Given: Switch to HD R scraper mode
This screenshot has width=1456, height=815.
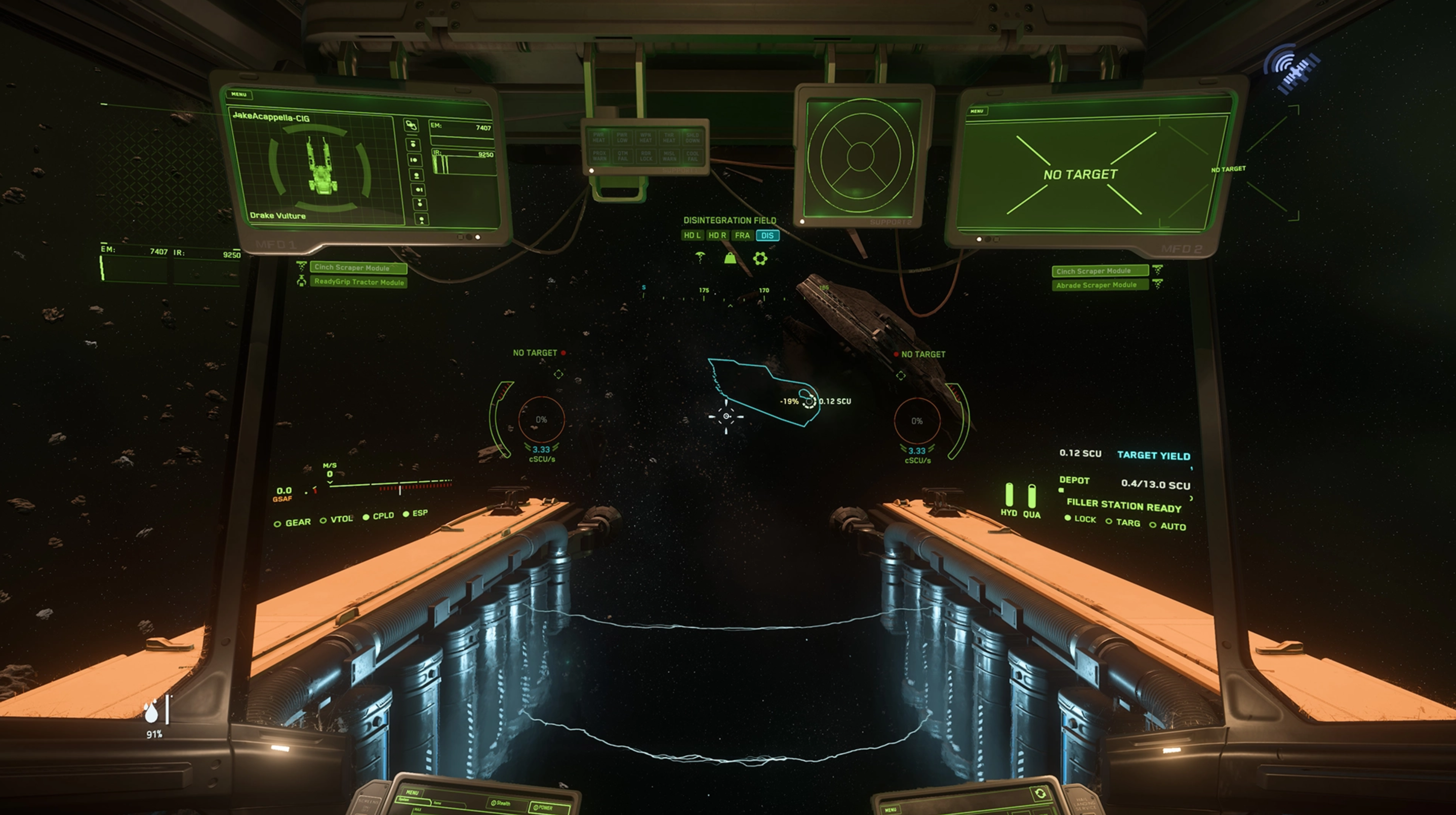Looking at the screenshot, I should [717, 235].
